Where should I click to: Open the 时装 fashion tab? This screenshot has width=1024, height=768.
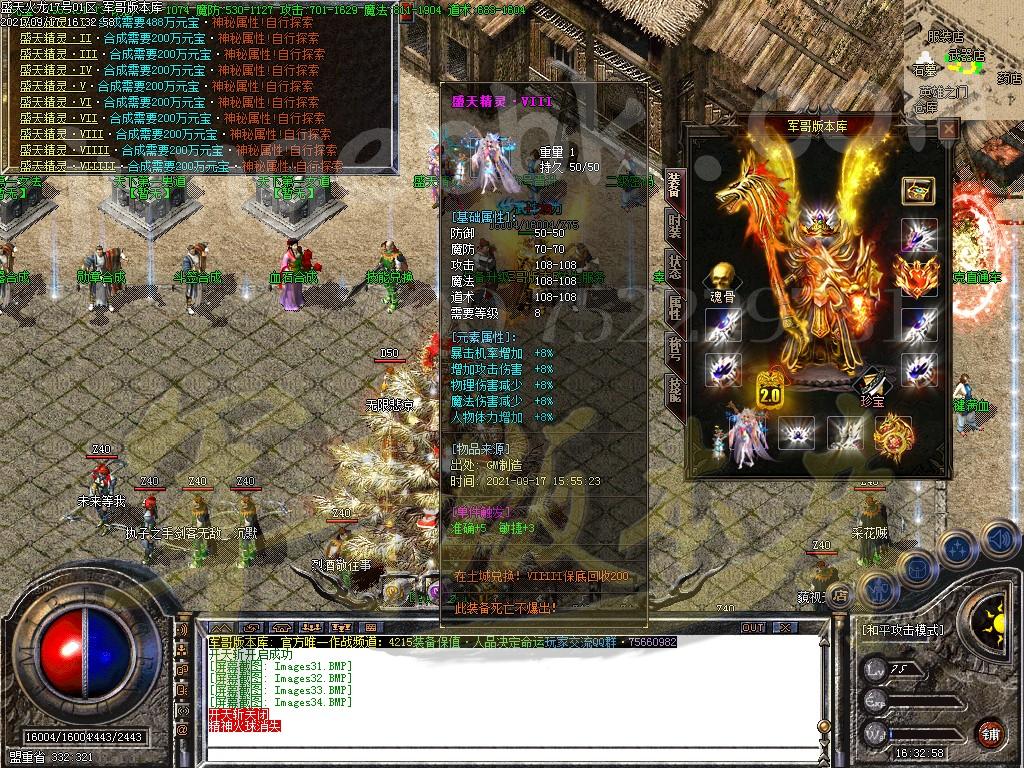point(675,225)
